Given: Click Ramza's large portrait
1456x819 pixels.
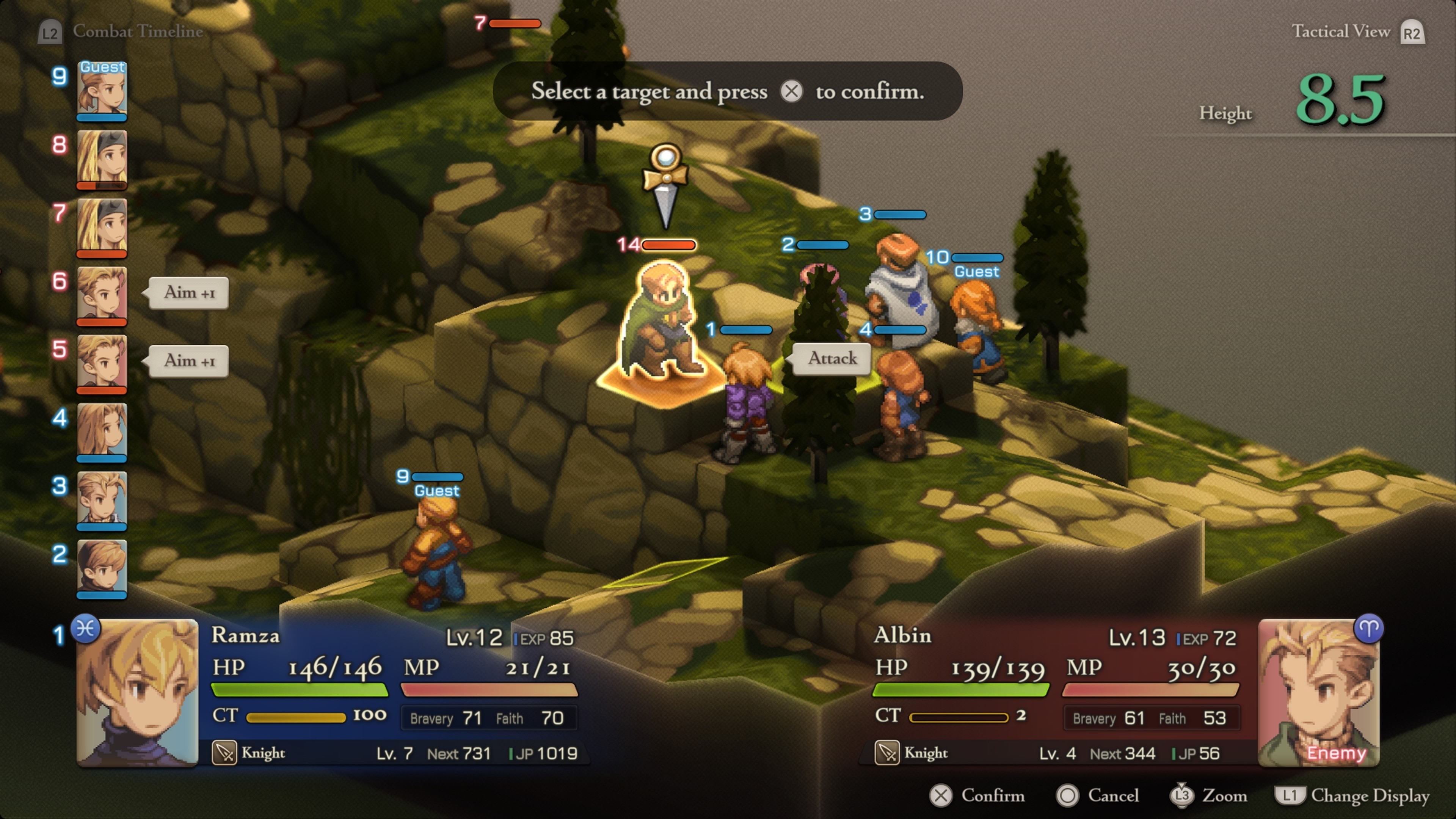Looking at the screenshot, I should point(137,692).
